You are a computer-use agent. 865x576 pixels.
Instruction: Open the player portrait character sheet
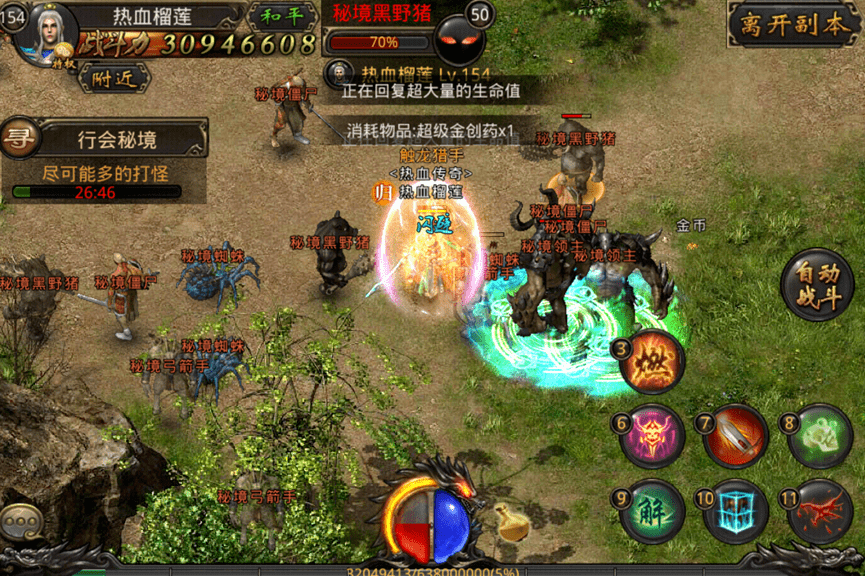pos(47,31)
